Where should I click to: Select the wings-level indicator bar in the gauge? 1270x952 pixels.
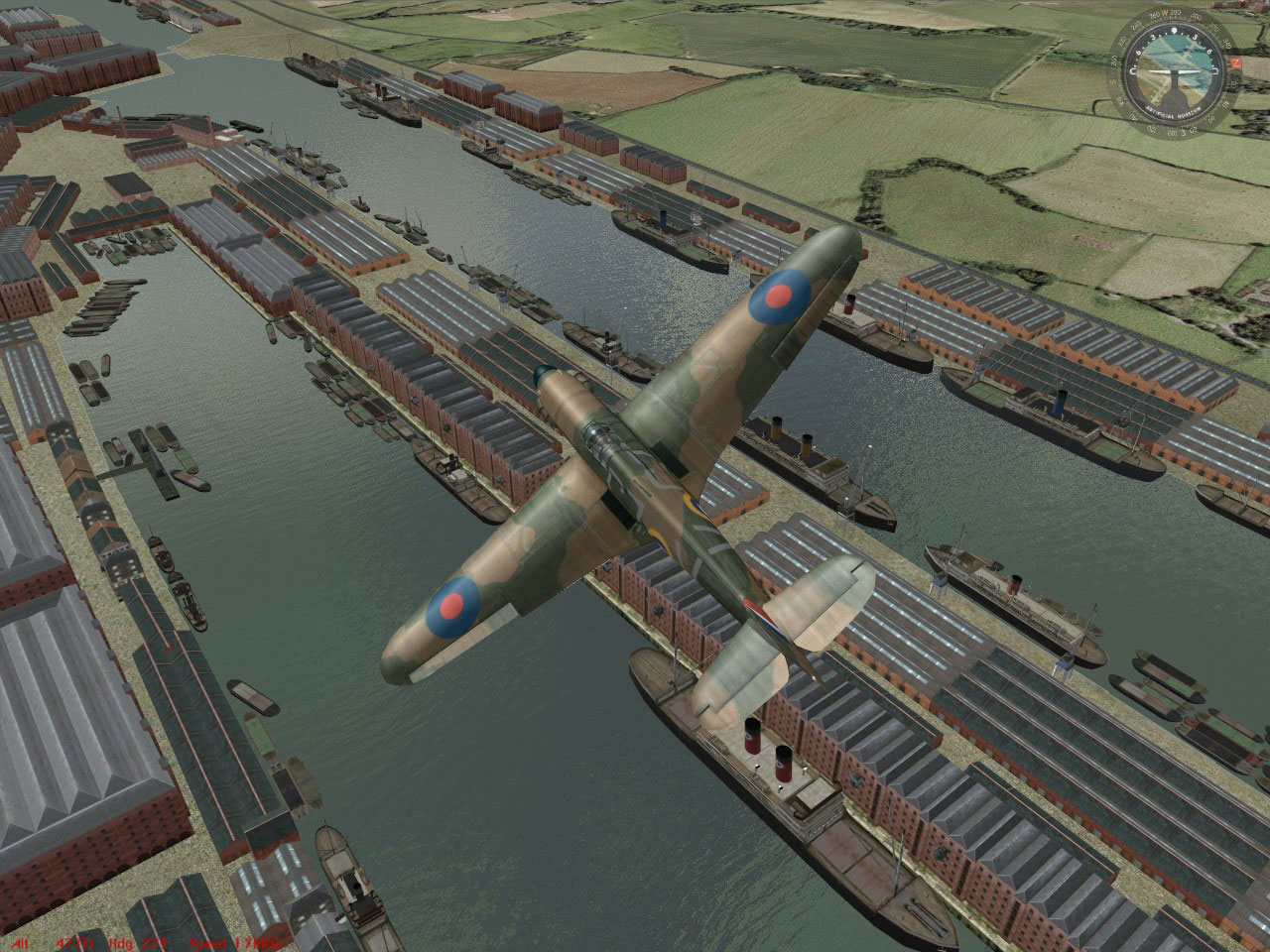point(1174,71)
